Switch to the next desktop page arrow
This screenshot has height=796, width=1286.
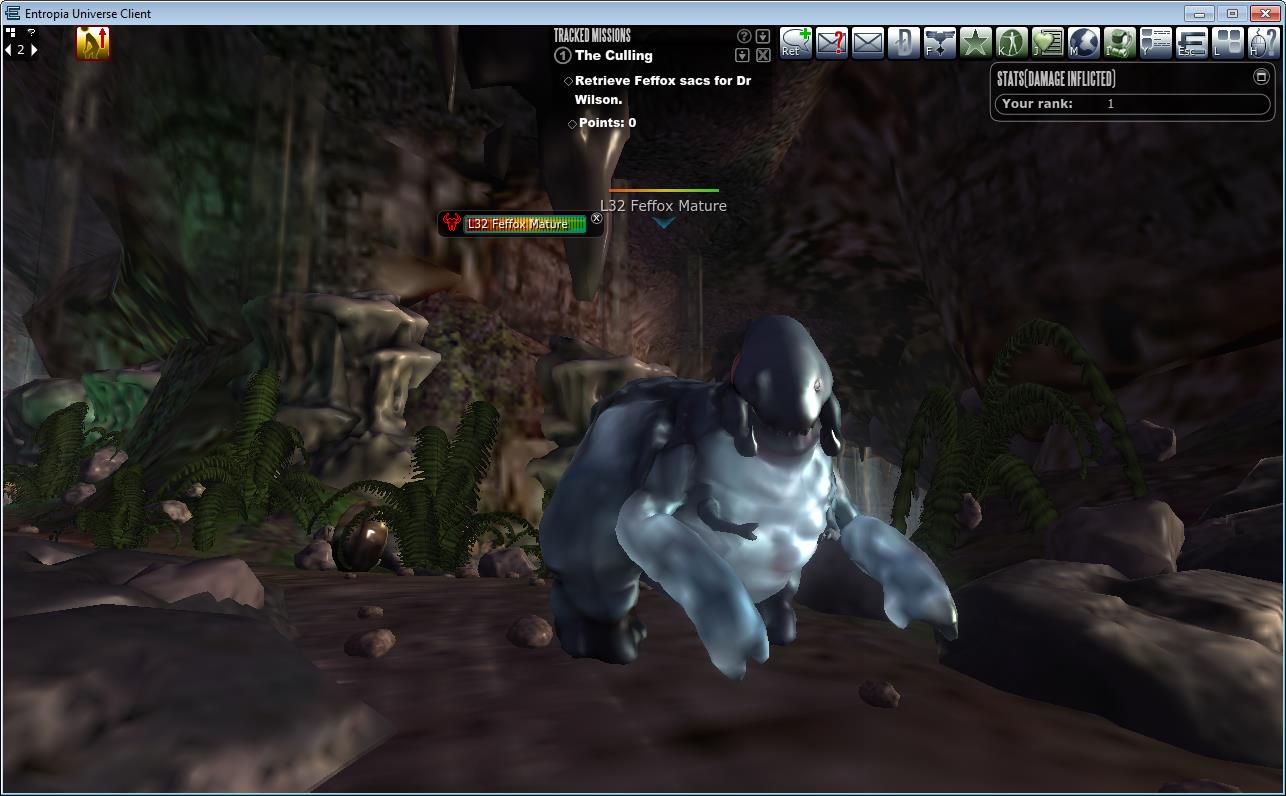35,49
